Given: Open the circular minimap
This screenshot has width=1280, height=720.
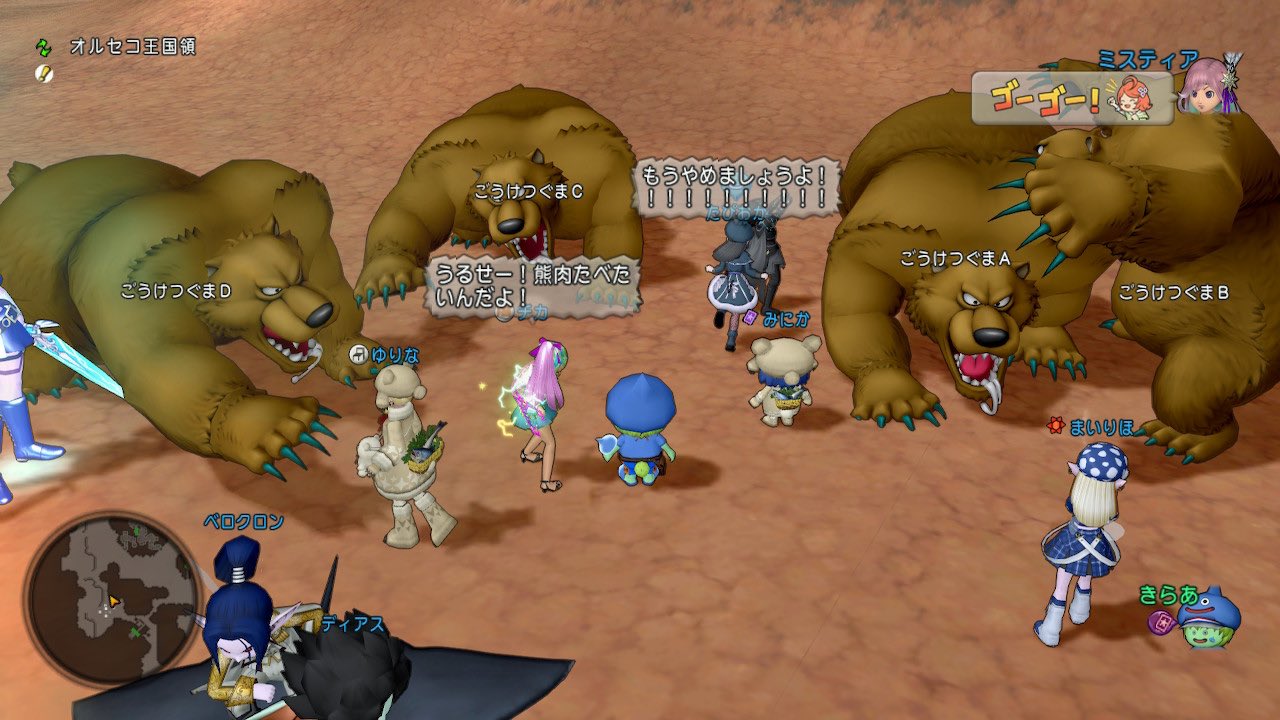Looking at the screenshot, I should pyautogui.click(x=112, y=598).
